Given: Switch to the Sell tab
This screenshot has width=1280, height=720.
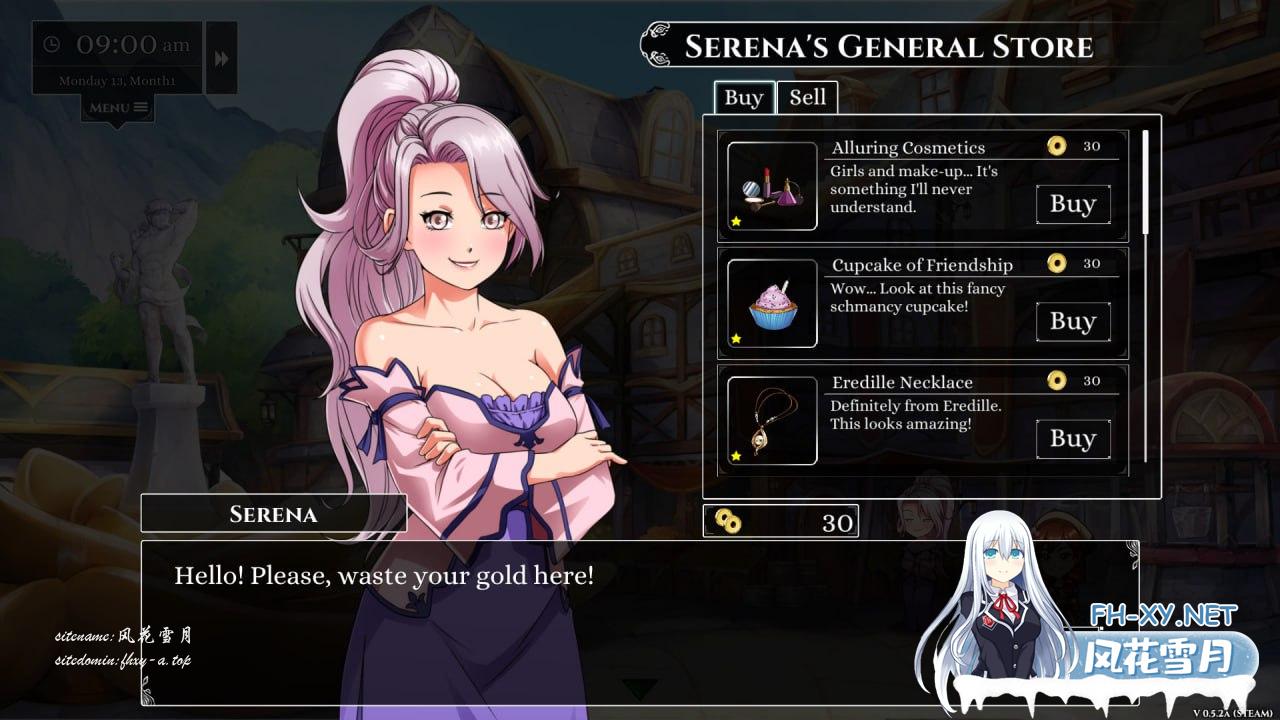Looking at the screenshot, I should (x=807, y=97).
